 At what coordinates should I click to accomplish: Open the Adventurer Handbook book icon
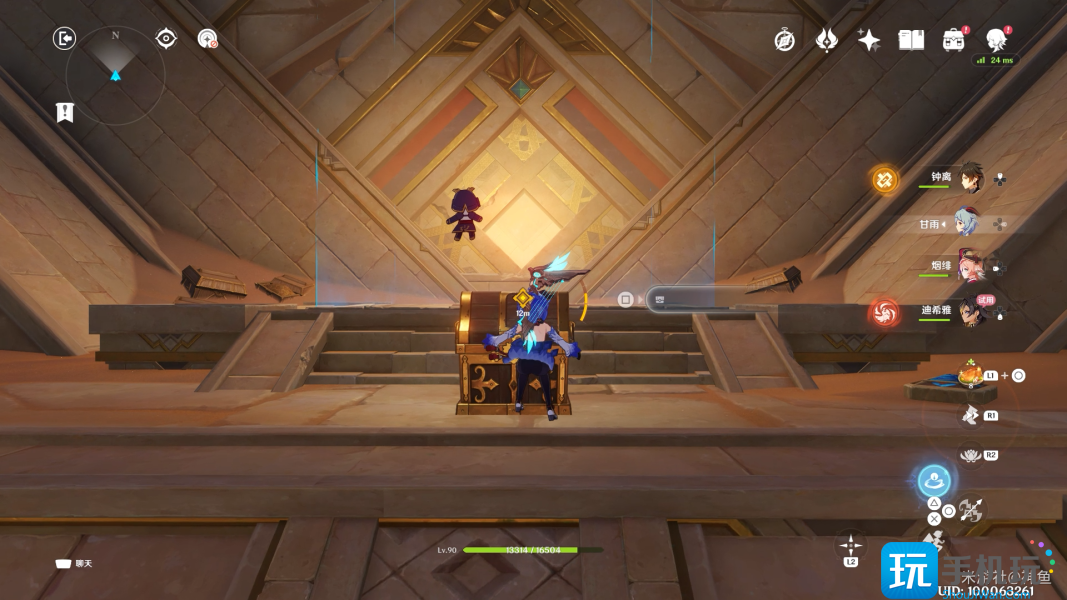click(x=911, y=40)
